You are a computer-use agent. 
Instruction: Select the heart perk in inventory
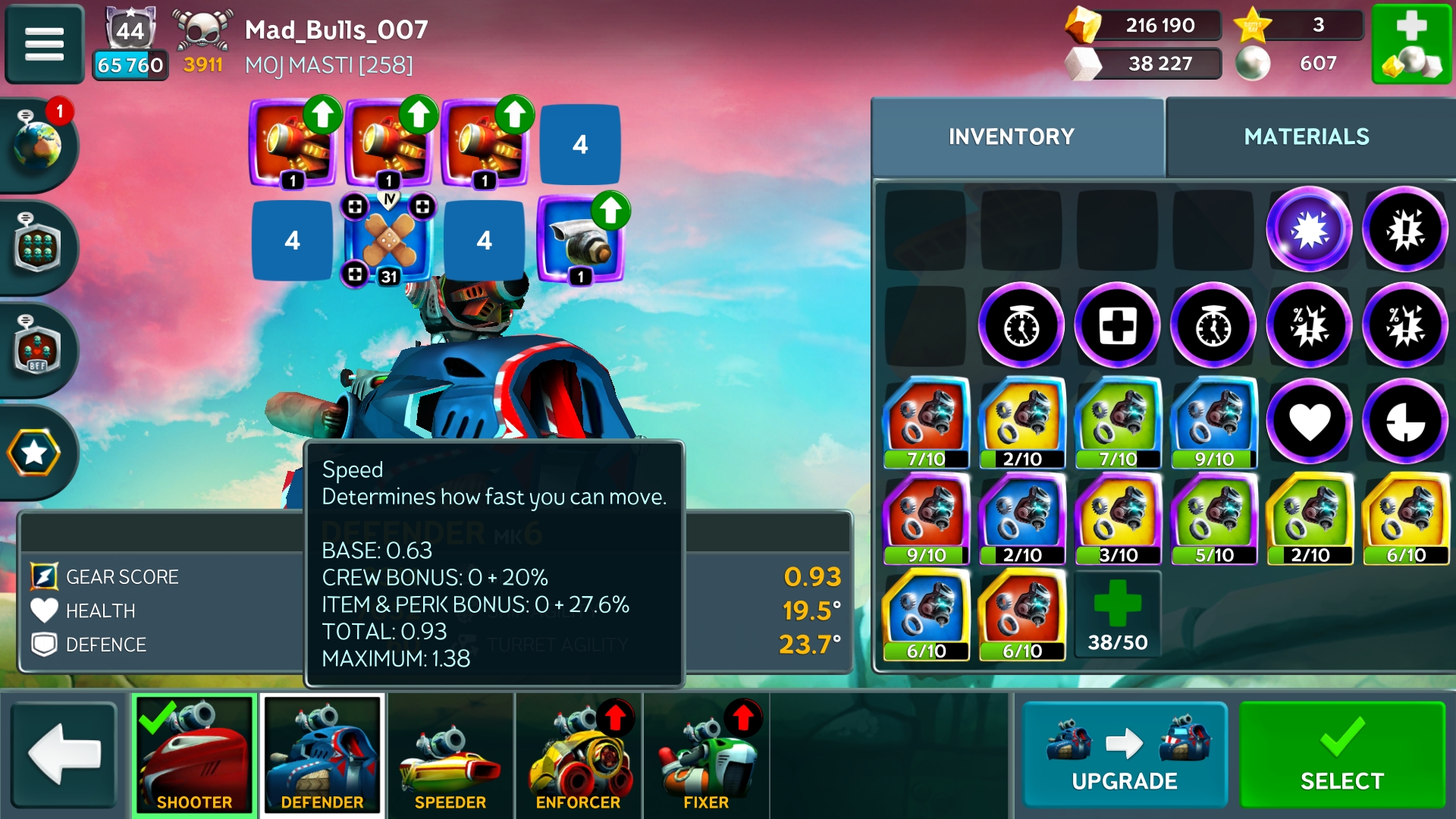click(1310, 422)
